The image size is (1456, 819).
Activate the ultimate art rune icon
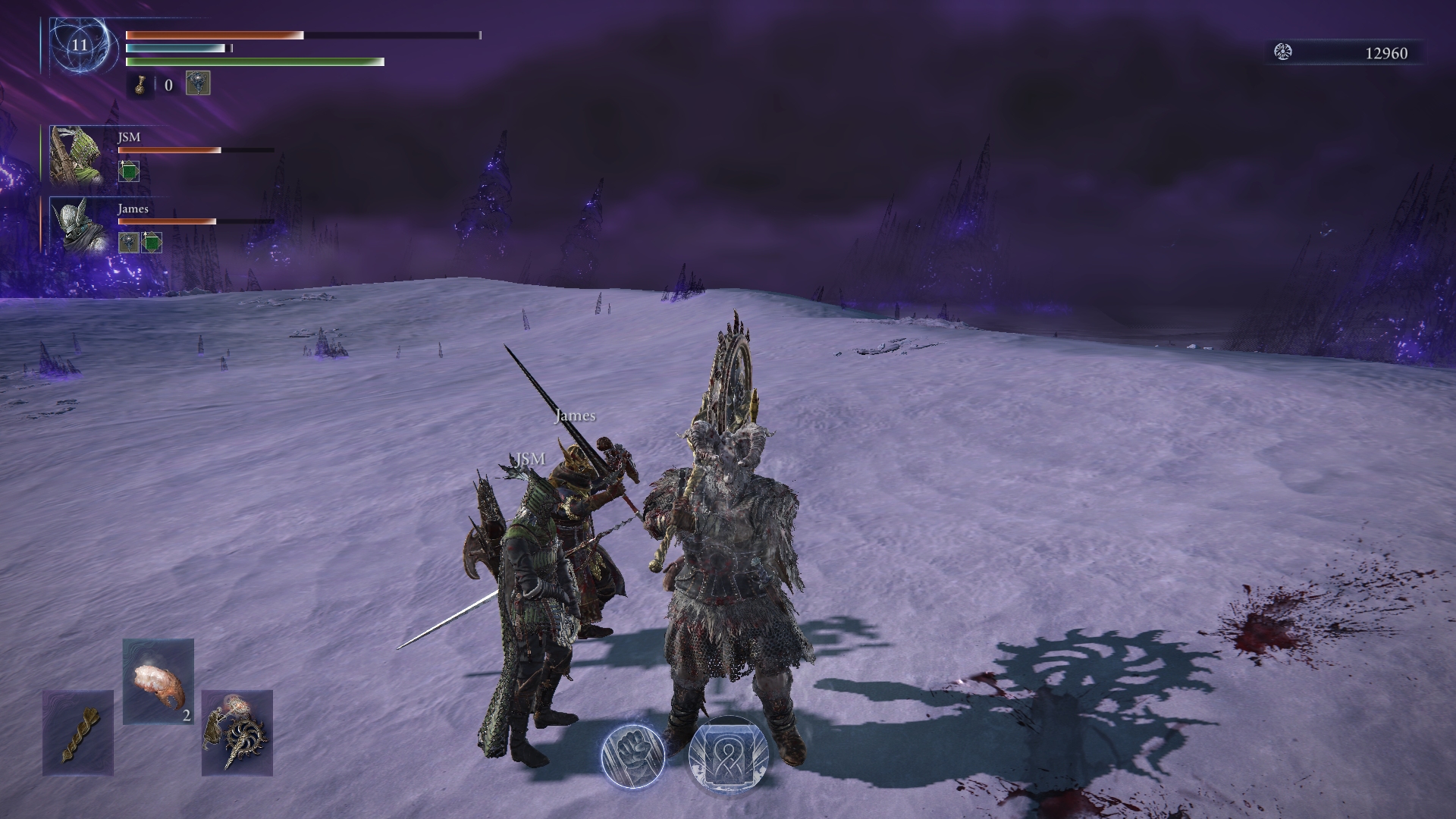click(x=728, y=756)
